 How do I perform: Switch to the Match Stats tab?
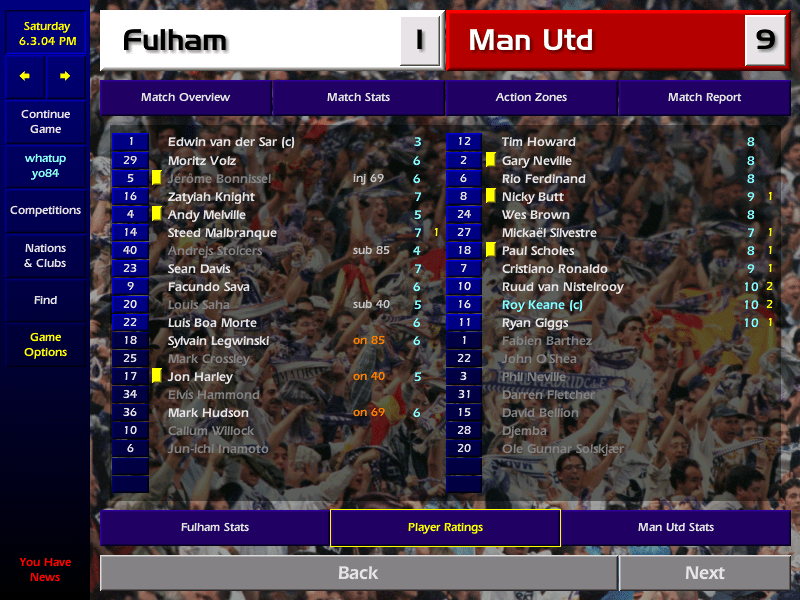click(x=358, y=97)
